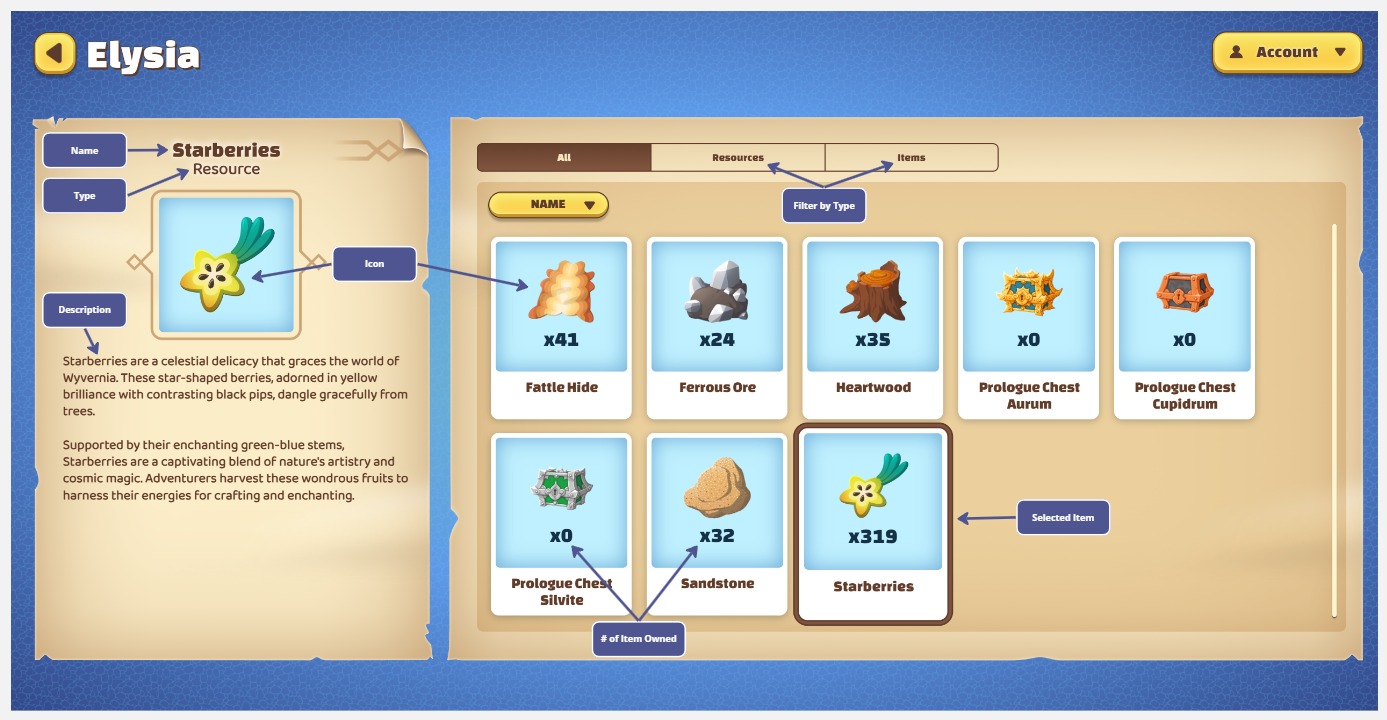
Task: Go back using the yellow arrow button
Action: [55, 53]
